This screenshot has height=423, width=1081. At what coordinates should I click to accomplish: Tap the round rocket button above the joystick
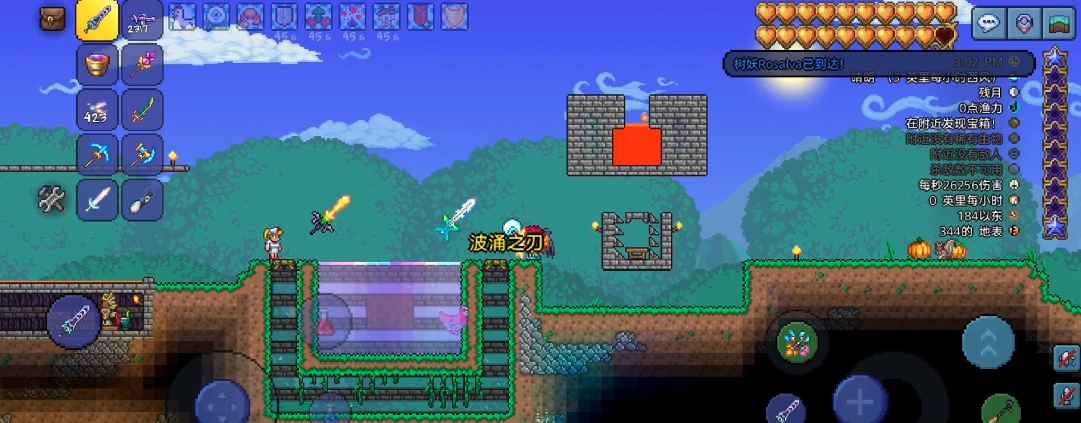73,322
